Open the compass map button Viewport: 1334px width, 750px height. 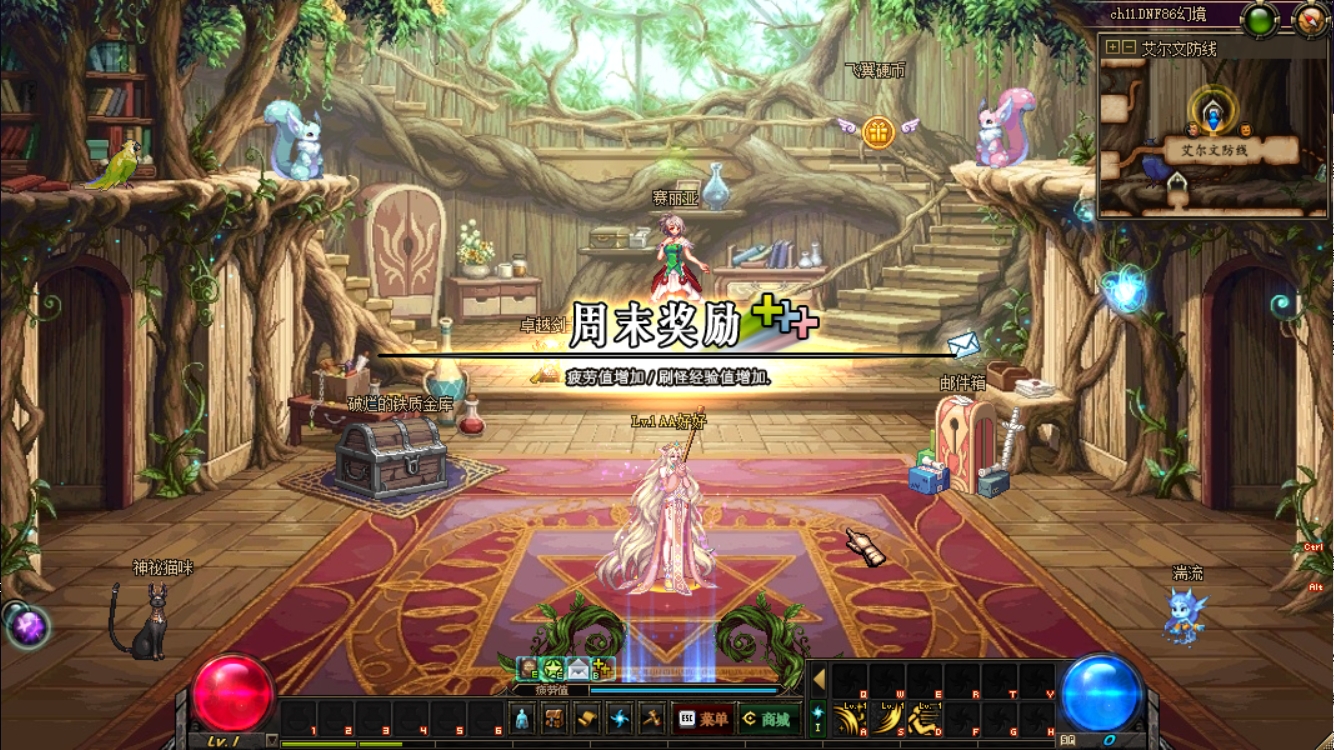[x=1309, y=20]
